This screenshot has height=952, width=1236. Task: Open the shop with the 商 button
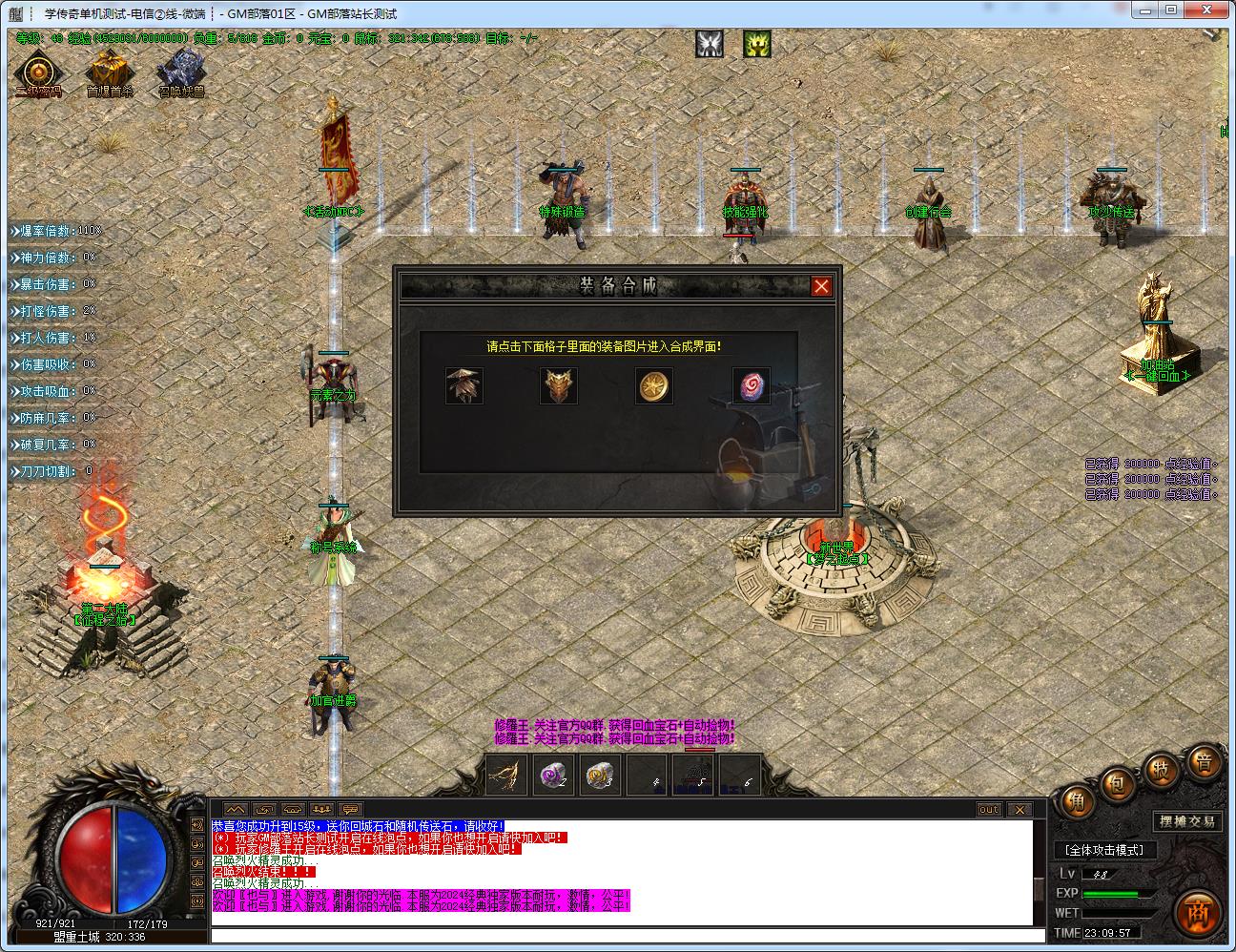tap(1198, 913)
